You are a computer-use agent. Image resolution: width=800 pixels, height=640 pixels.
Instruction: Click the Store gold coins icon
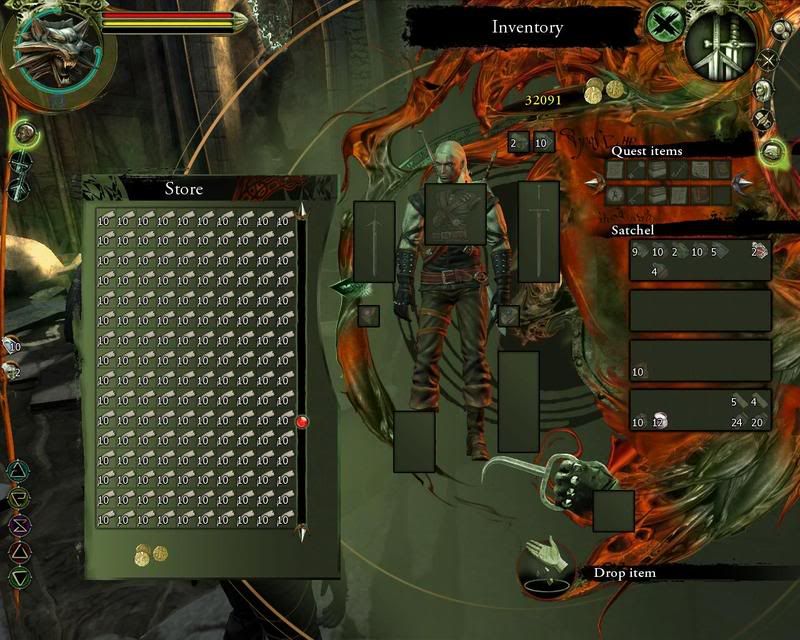pos(151,553)
